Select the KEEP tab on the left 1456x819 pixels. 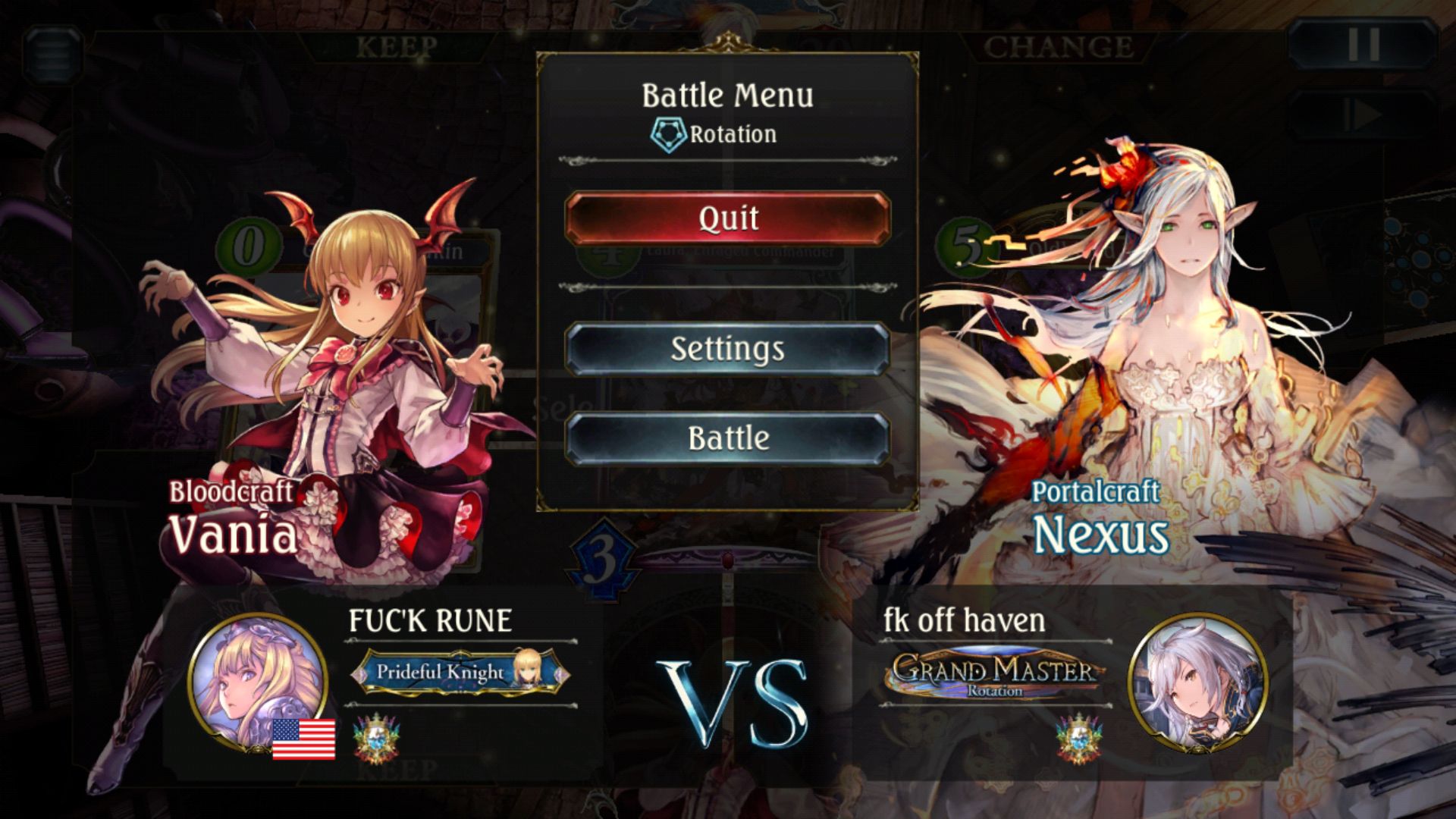[396, 45]
